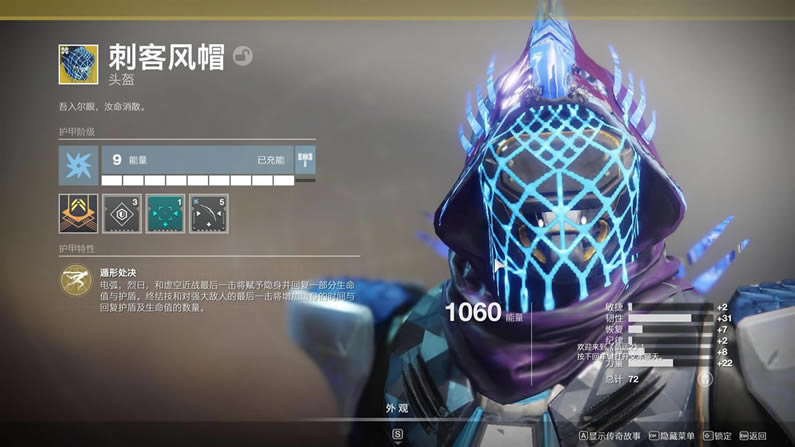Select the teal targeting mod costing 1
Viewport: 795px width, 447px height.
(165, 213)
